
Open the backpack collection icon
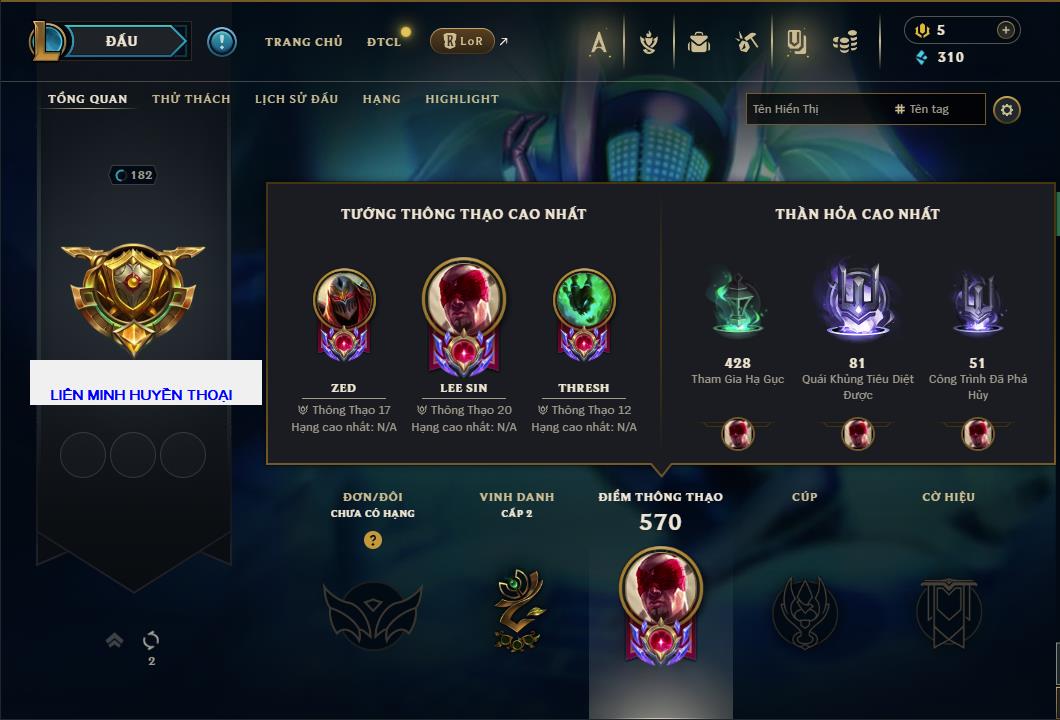(x=699, y=42)
